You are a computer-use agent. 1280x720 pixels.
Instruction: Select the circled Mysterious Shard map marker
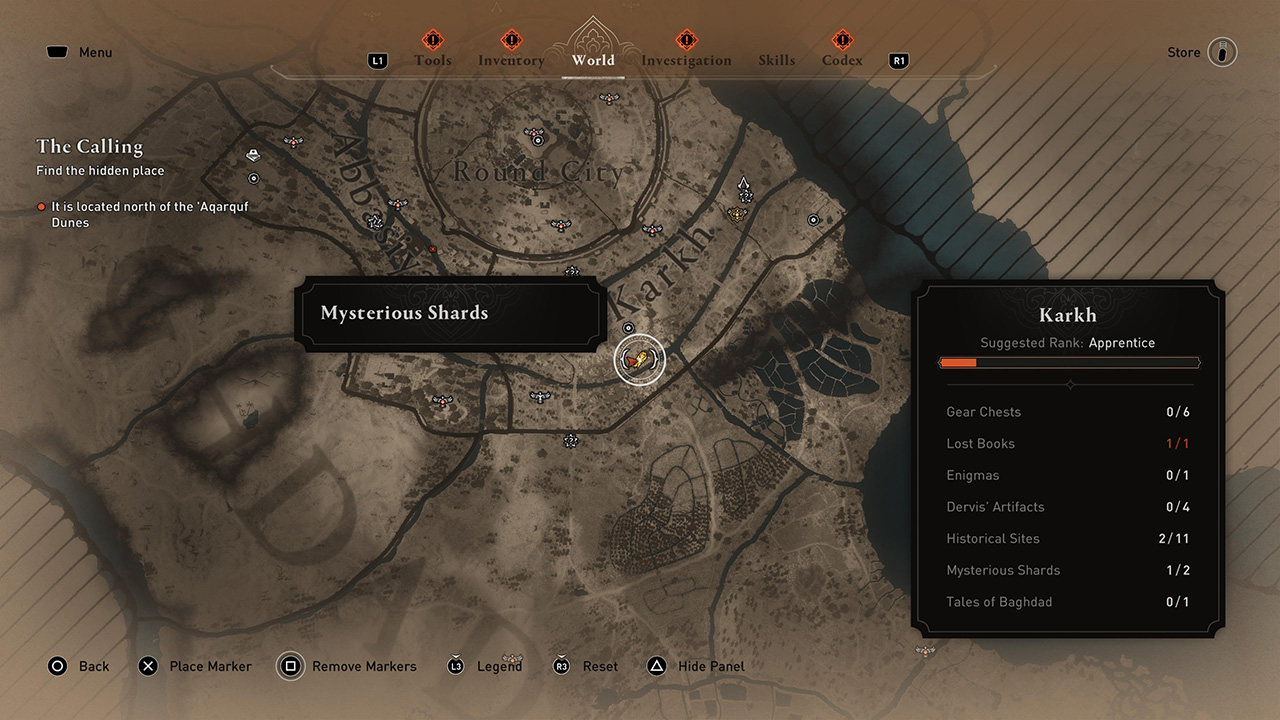(638, 360)
